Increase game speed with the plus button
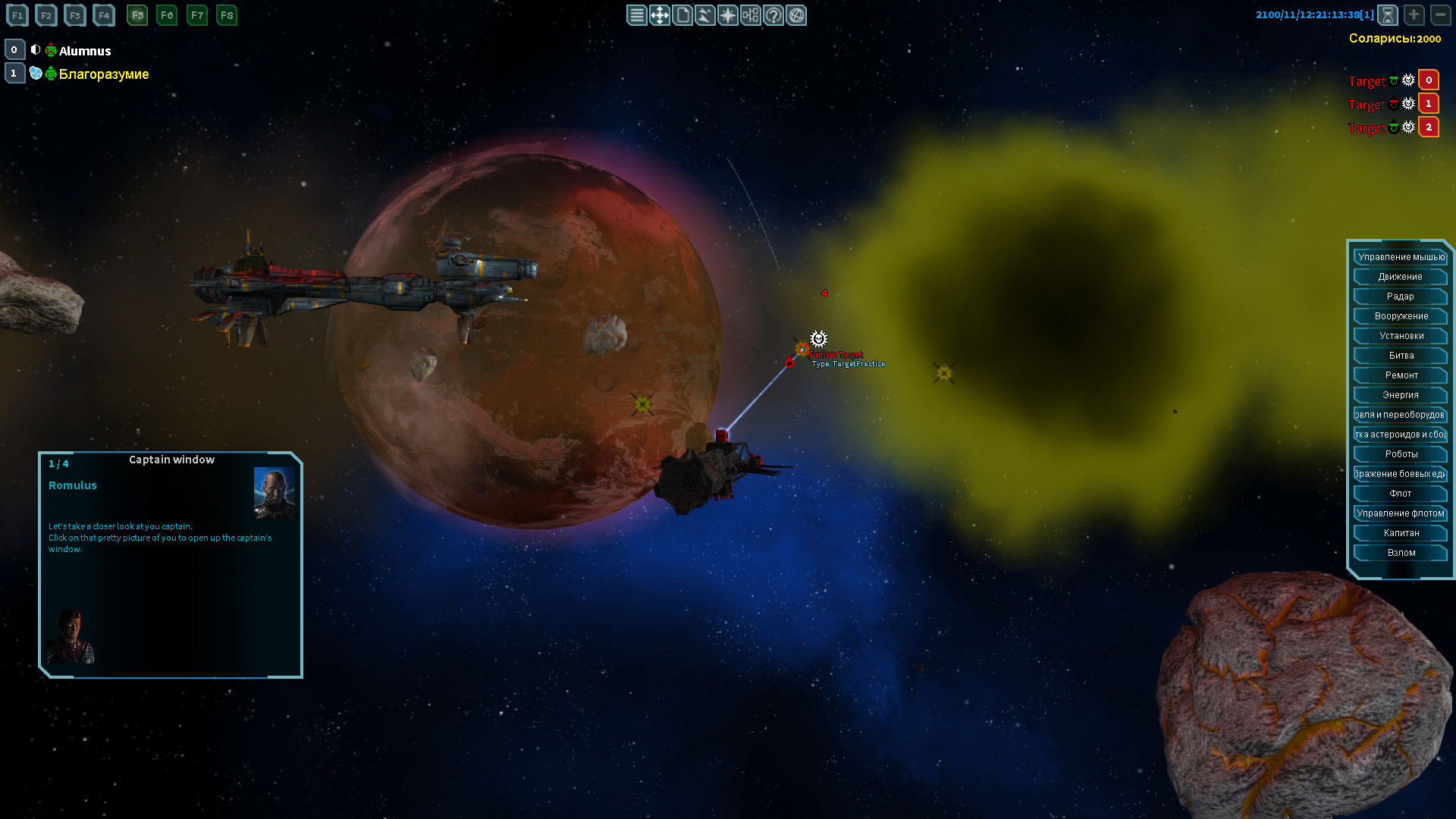The image size is (1456, 819). point(1414,15)
